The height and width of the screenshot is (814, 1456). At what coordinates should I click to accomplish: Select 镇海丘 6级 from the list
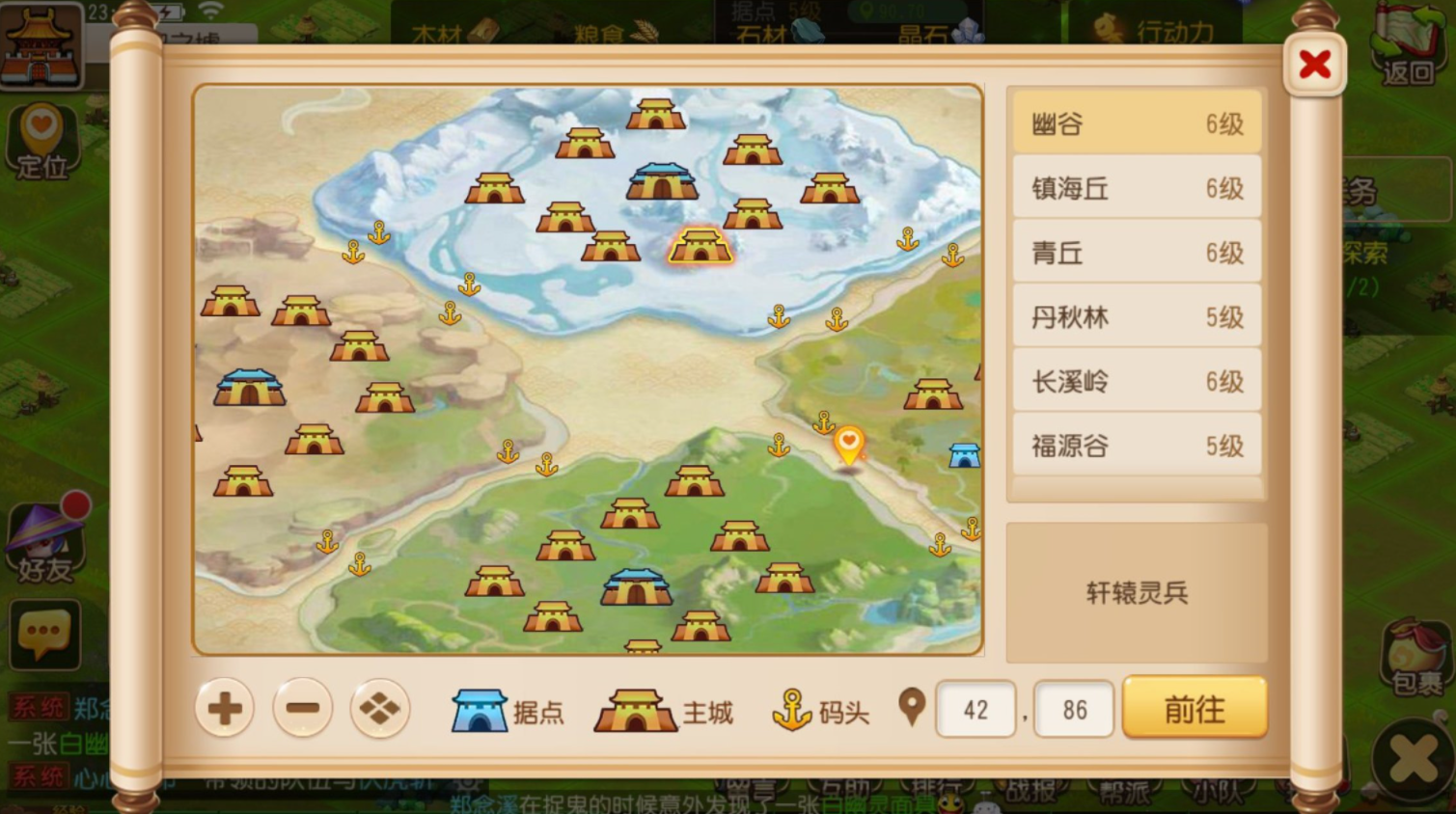point(1135,187)
